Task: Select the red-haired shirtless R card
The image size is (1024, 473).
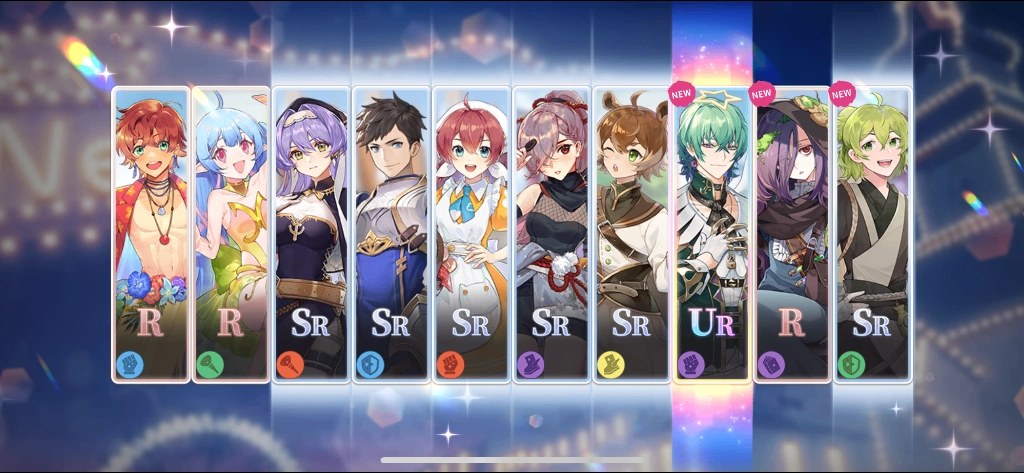Action: click(151, 235)
